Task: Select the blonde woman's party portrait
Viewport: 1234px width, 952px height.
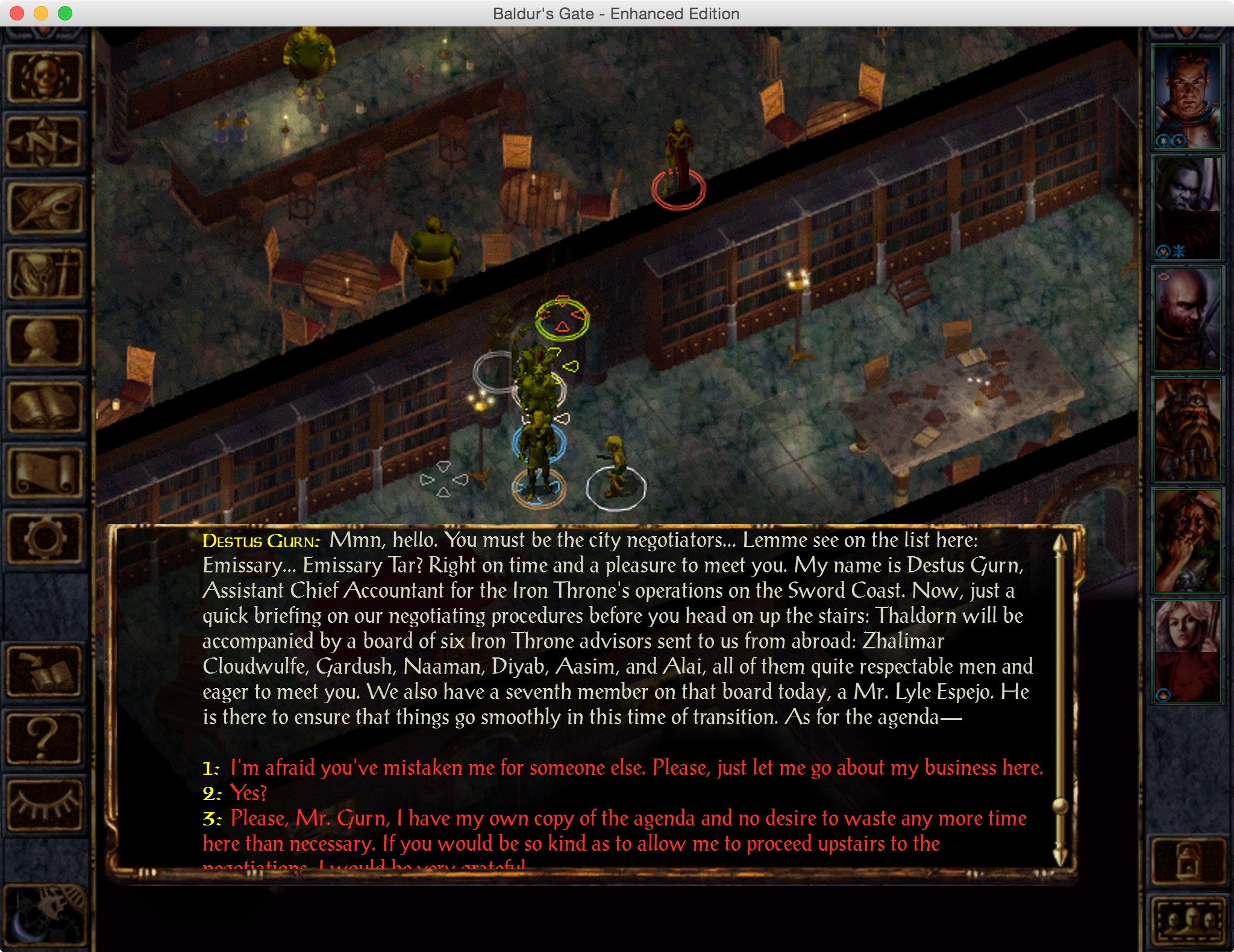Action: pos(1186,652)
